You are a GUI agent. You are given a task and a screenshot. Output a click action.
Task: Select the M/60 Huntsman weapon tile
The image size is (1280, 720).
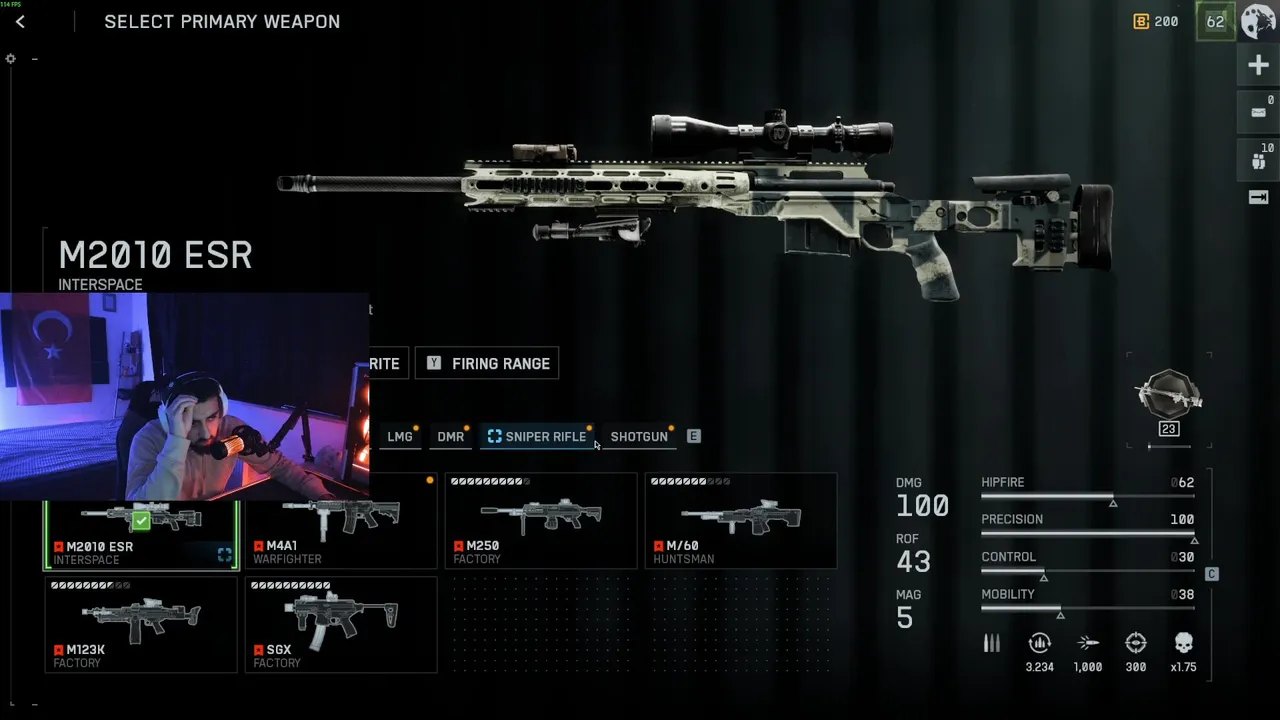click(x=741, y=521)
